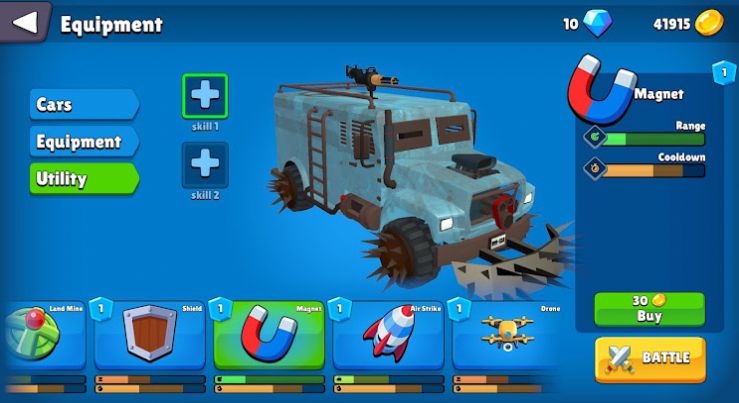This screenshot has height=403, width=739.
Task: Choose the skill 2 slot
Action: tap(204, 163)
